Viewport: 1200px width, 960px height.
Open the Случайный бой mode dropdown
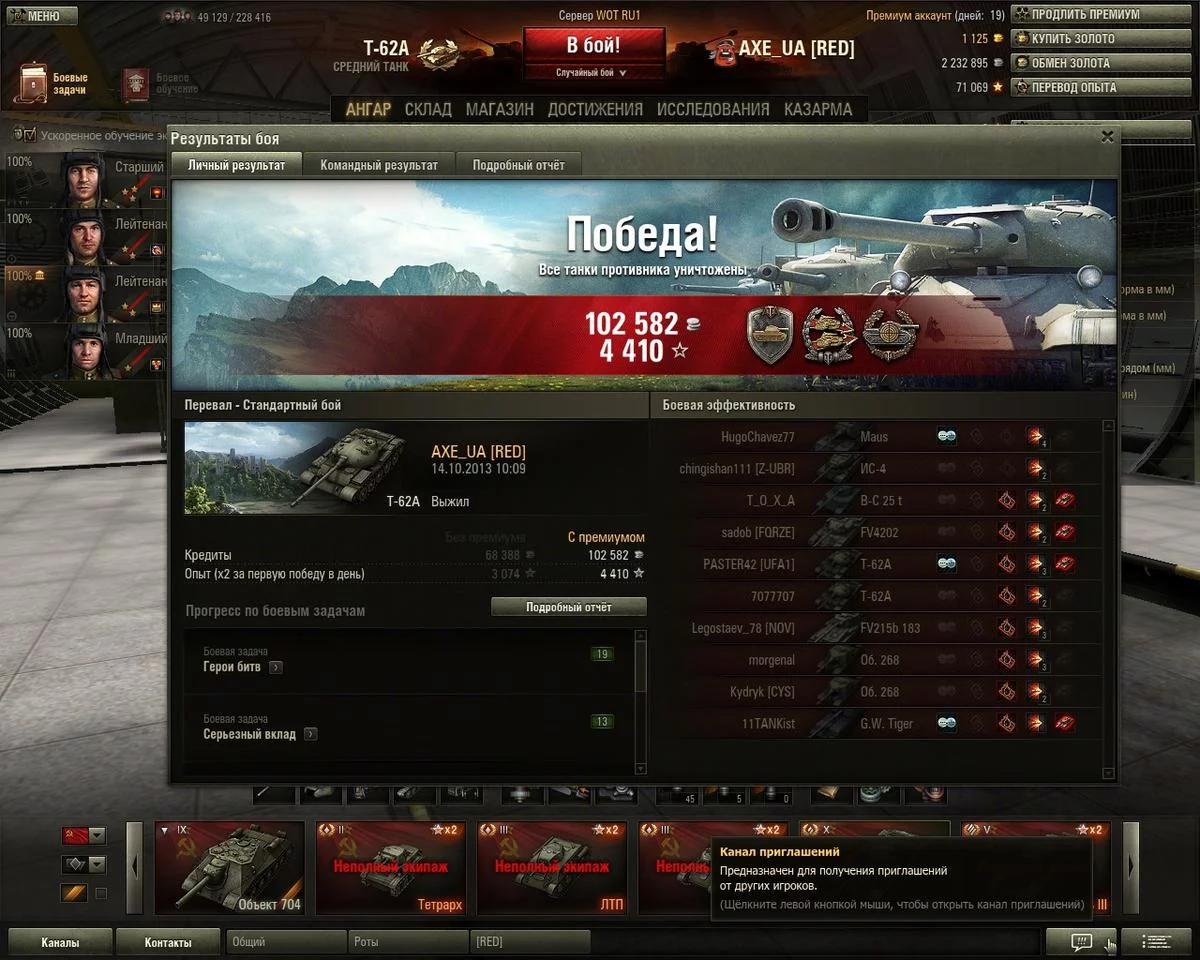click(x=593, y=73)
